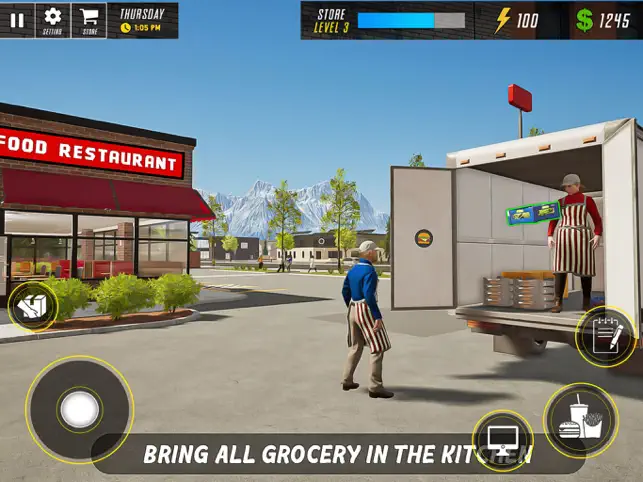This screenshot has height=482, width=643.
Task: Tap the virtual joystick knob
Action: 79,408
